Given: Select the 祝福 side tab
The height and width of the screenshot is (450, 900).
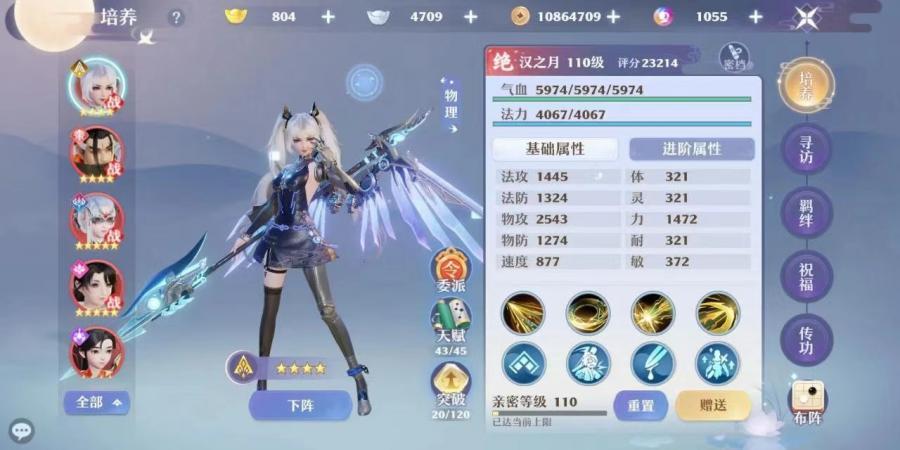Looking at the screenshot, I should (806, 276).
